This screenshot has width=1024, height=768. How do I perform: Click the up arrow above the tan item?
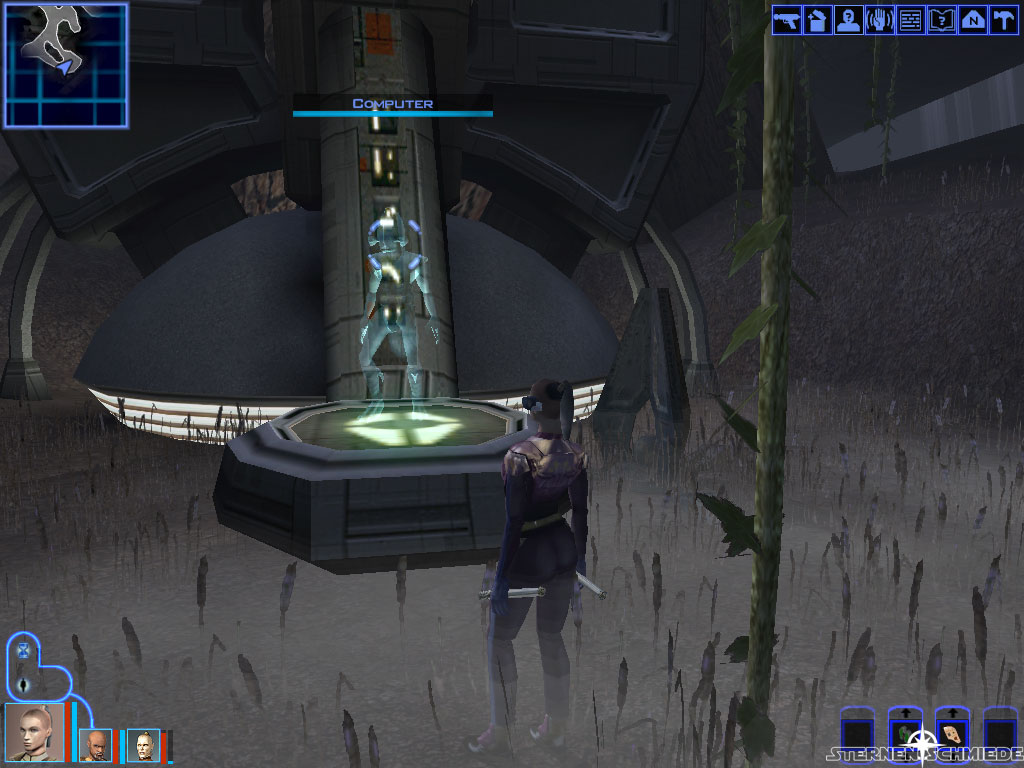click(952, 714)
